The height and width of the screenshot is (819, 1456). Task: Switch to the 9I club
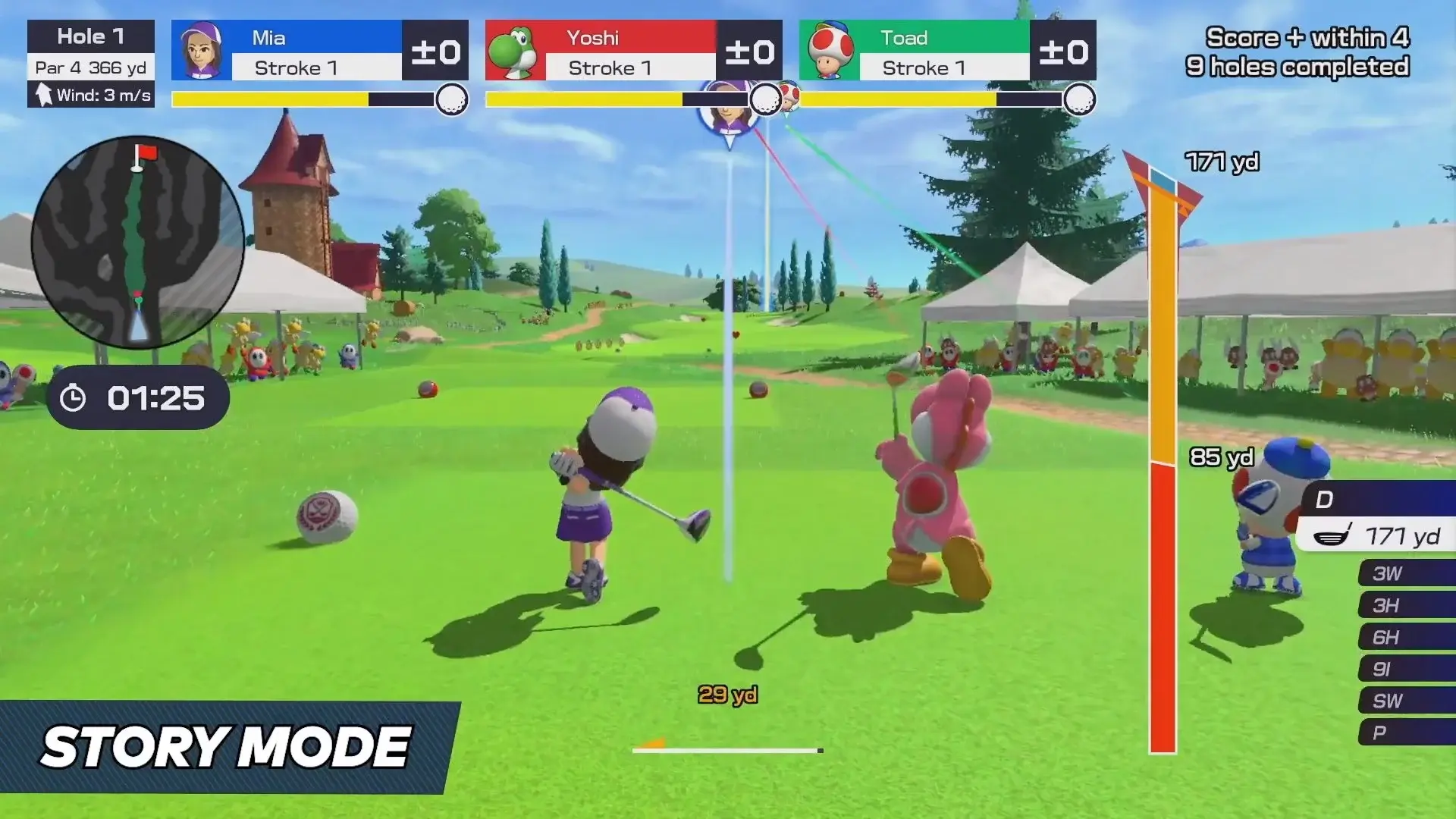pos(1405,669)
